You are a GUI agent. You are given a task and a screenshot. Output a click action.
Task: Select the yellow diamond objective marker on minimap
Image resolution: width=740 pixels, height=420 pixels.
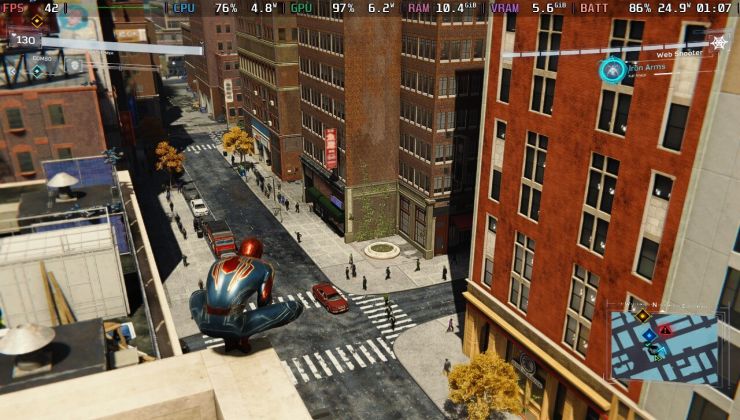642,316
